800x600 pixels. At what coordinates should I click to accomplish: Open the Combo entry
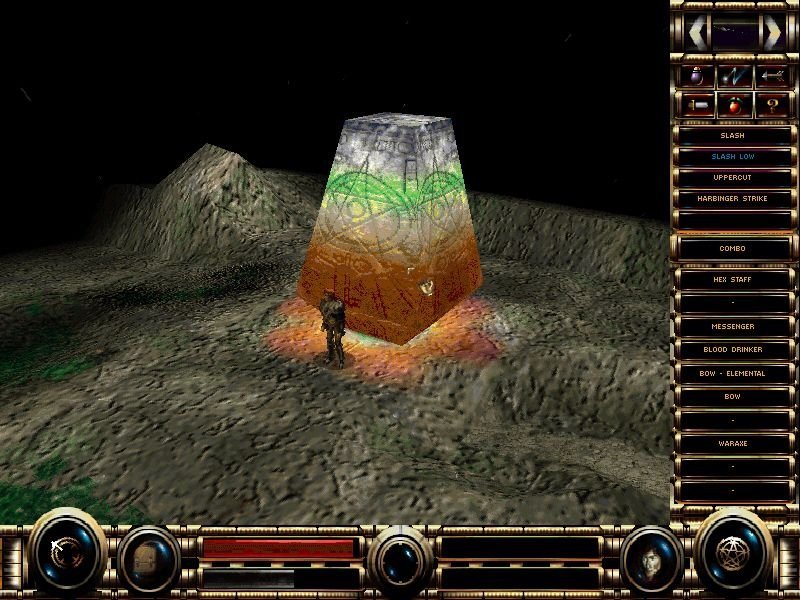pos(732,248)
